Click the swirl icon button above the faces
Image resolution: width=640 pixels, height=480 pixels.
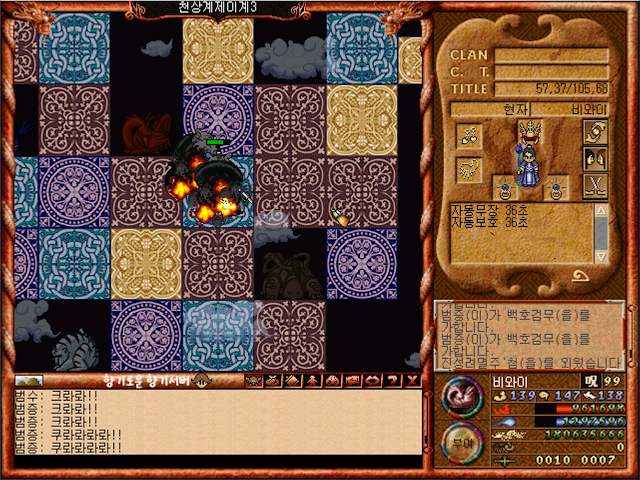[594, 132]
